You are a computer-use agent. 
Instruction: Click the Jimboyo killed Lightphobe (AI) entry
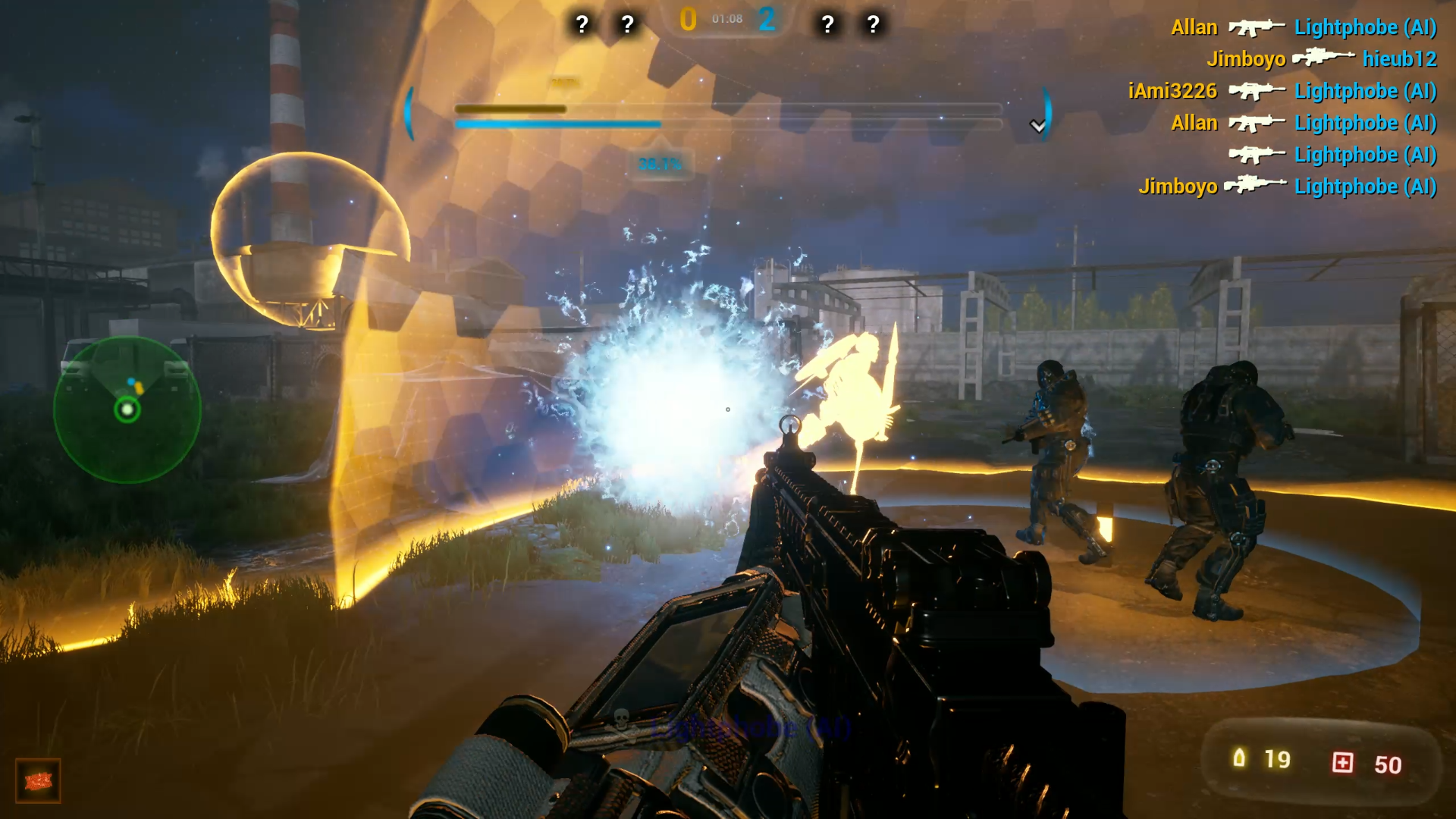[x=1288, y=187]
